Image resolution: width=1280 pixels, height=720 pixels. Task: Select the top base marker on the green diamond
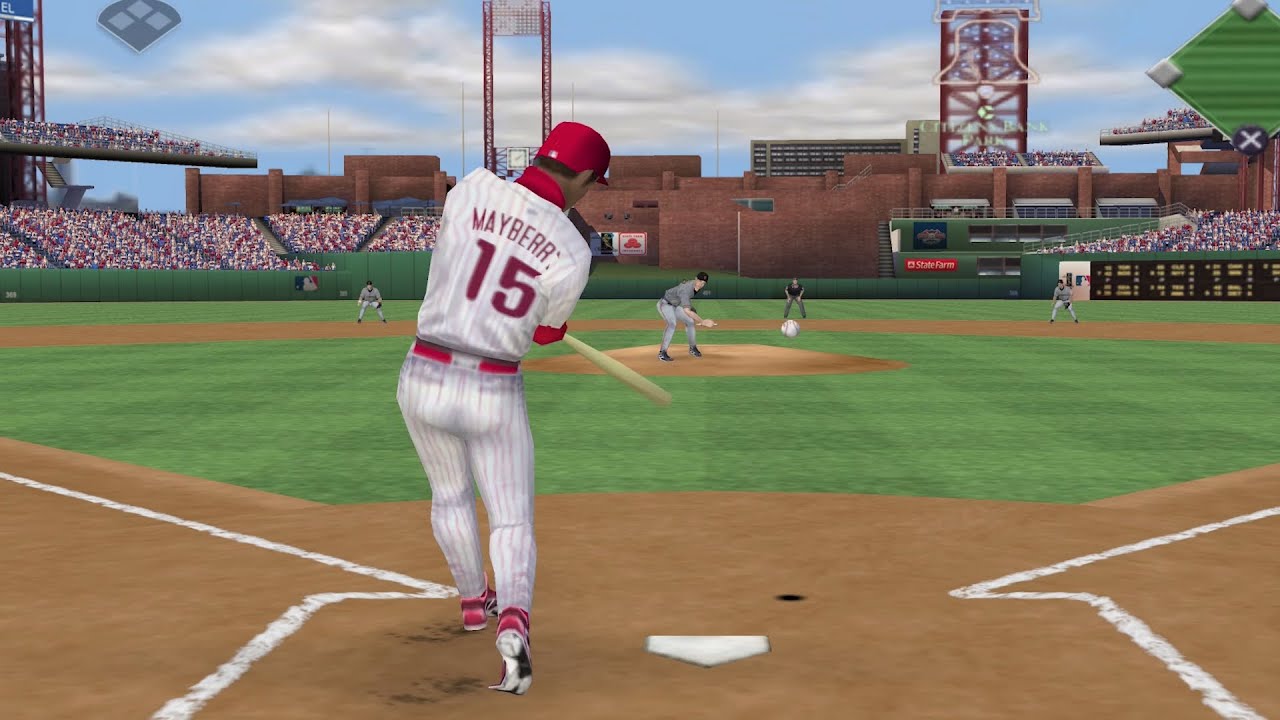click(1249, 8)
